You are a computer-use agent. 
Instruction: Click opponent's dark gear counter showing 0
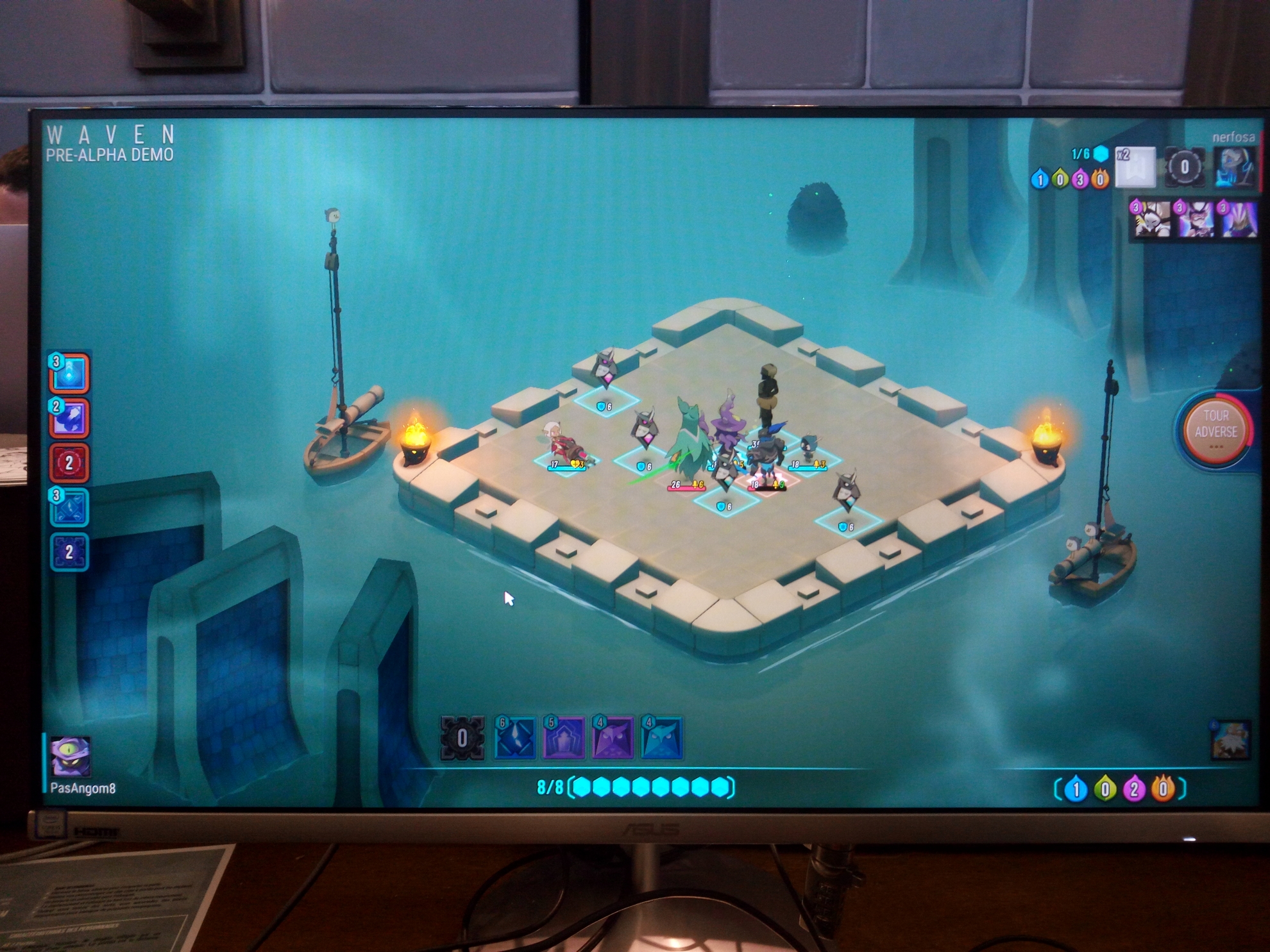coord(1184,167)
